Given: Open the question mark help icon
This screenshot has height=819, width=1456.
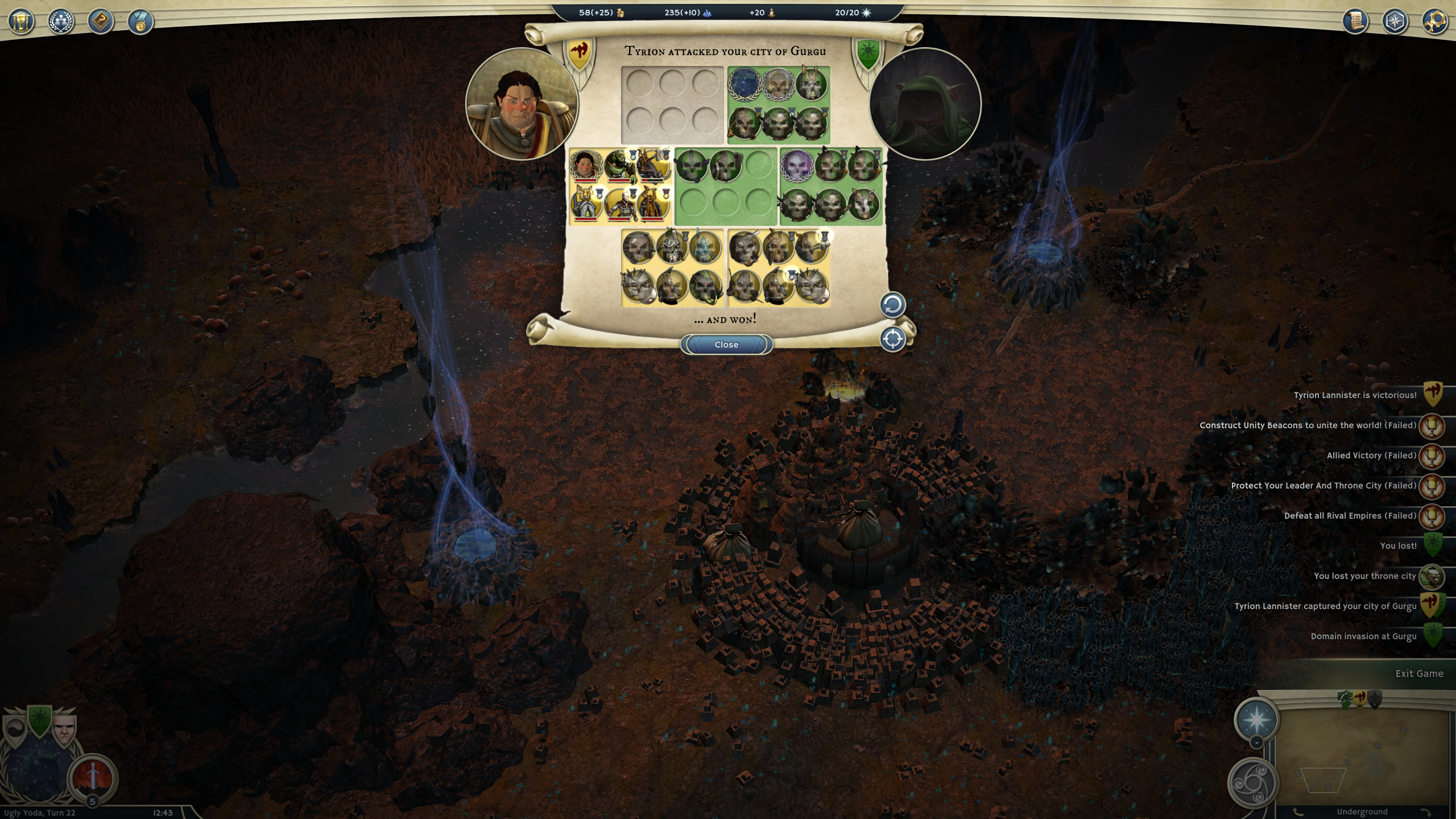Looking at the screenshot, I should point(101,22).
